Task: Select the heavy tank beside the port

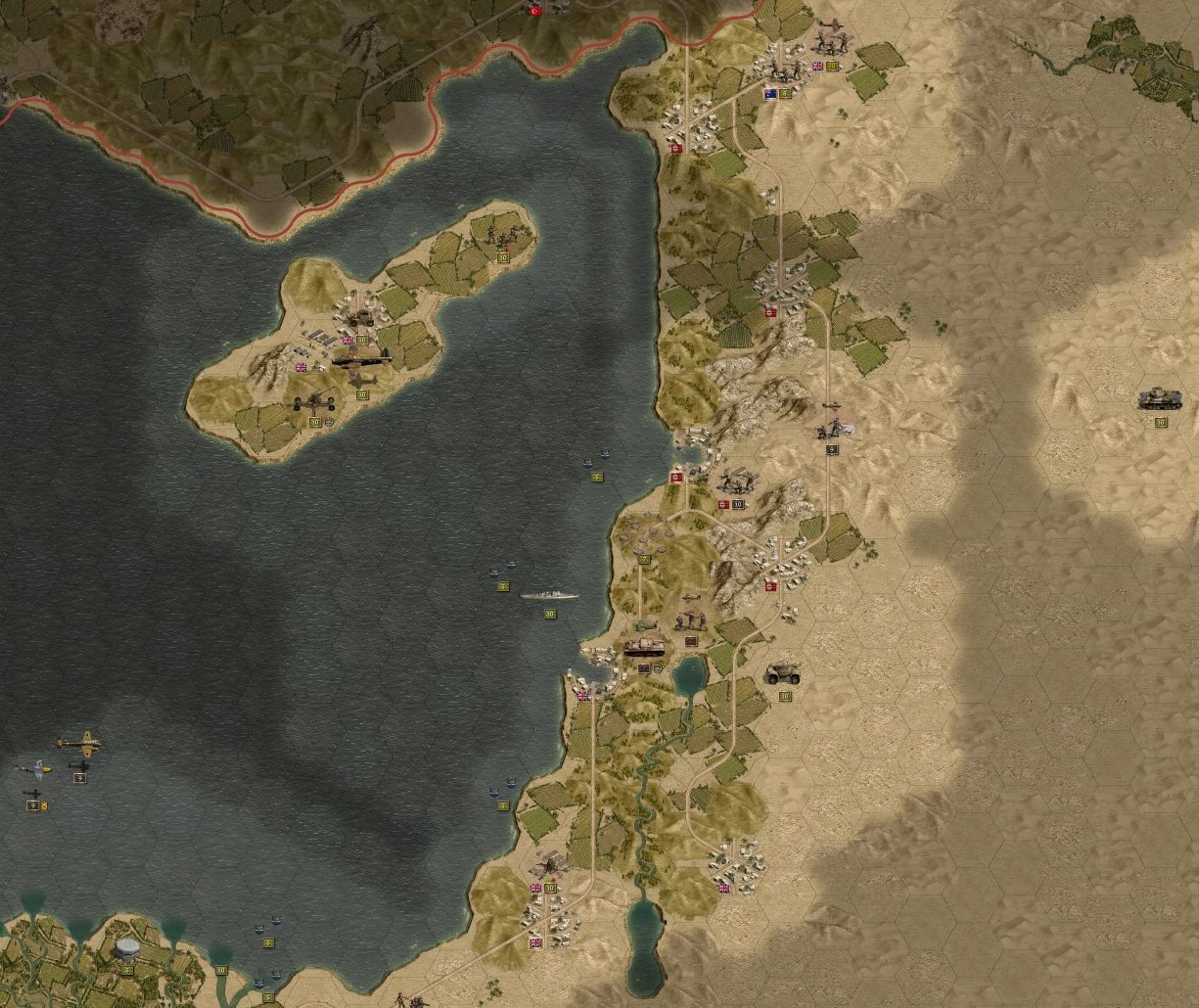Action: pyautogui.click(x=644, y=646)
